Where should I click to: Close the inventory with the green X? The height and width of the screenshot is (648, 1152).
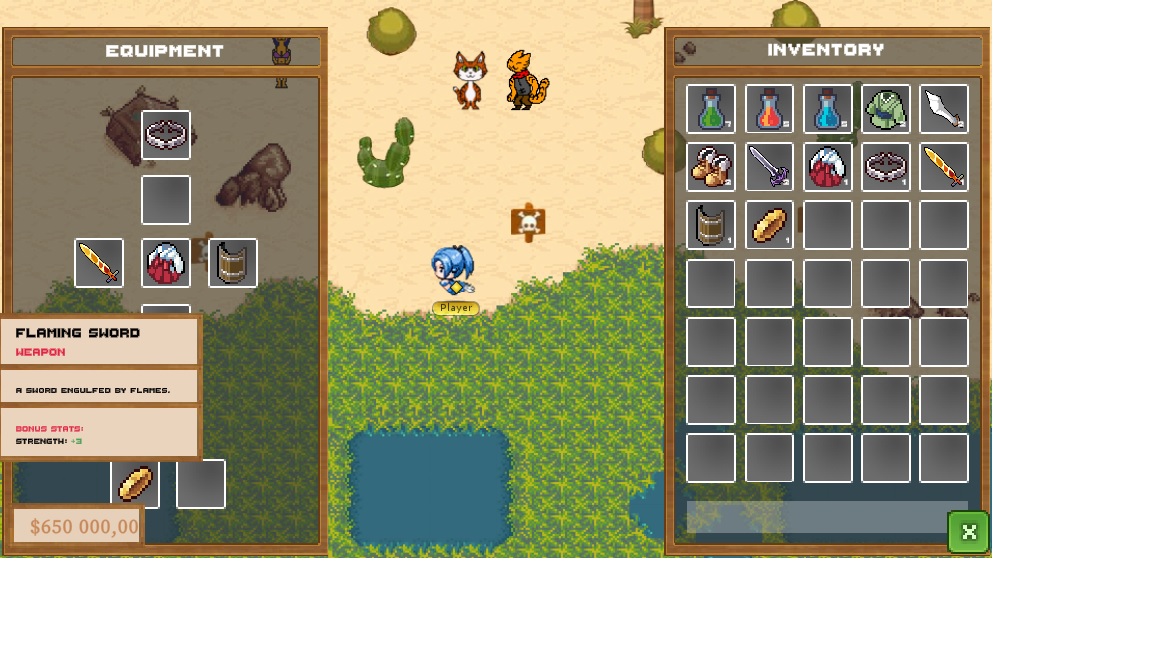(x=968, y=532)
